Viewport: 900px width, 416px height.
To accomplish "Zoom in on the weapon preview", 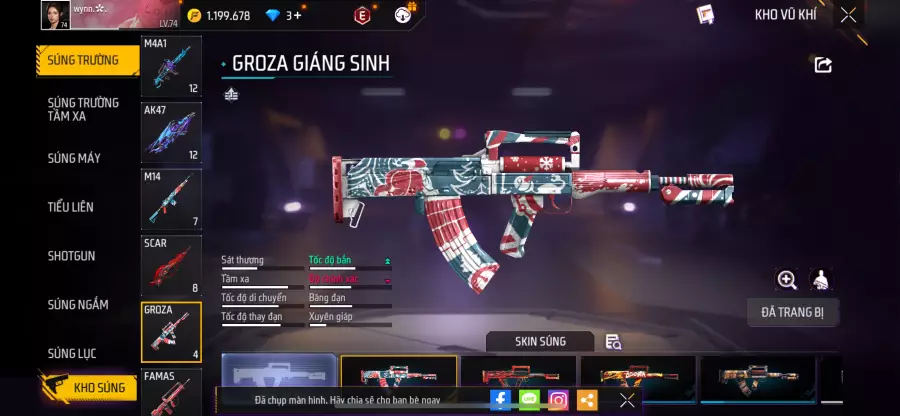I will 787,280.
